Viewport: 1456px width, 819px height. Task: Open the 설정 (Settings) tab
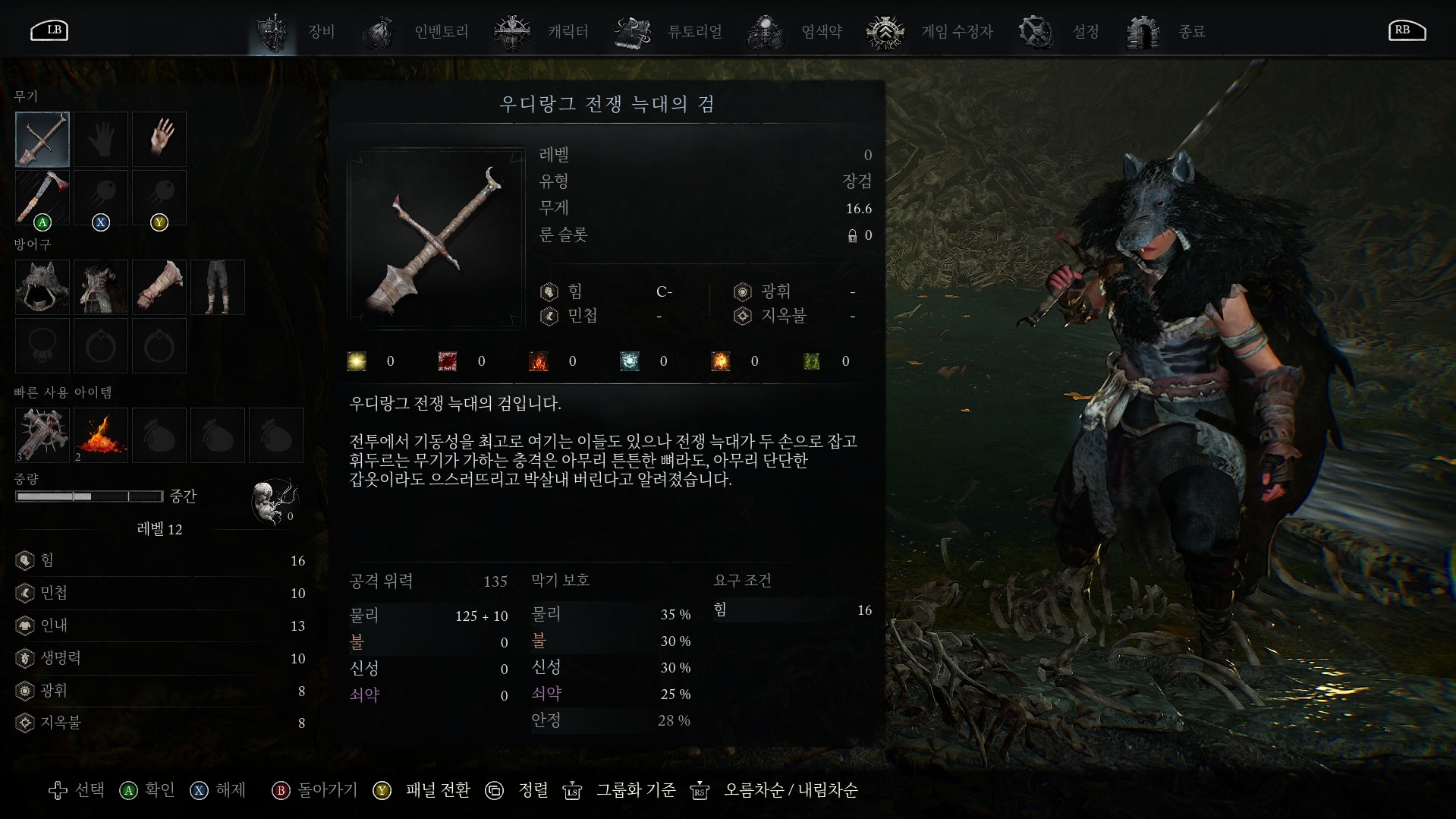point(1059,32)
